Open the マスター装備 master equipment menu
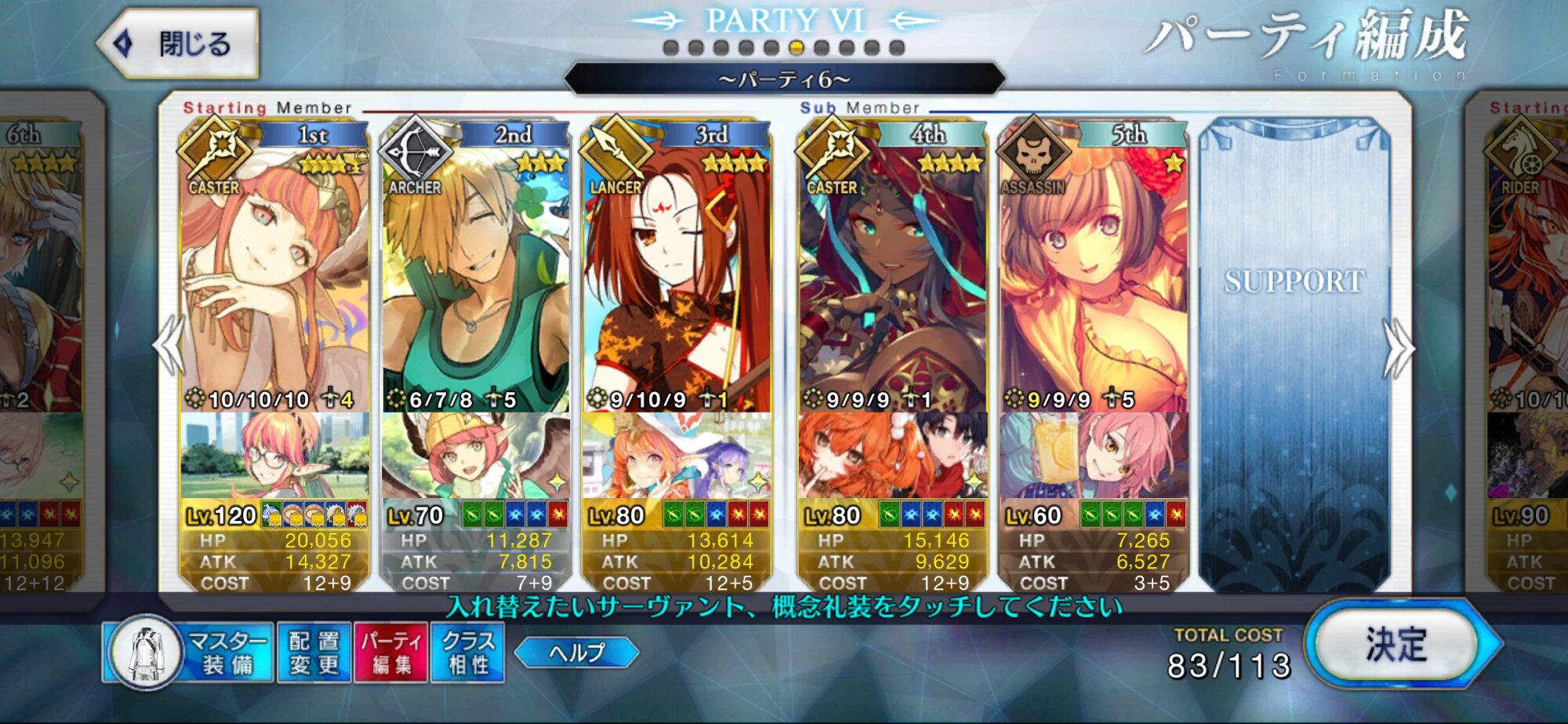The image size is (1568, 724). [x=188, y=653]
